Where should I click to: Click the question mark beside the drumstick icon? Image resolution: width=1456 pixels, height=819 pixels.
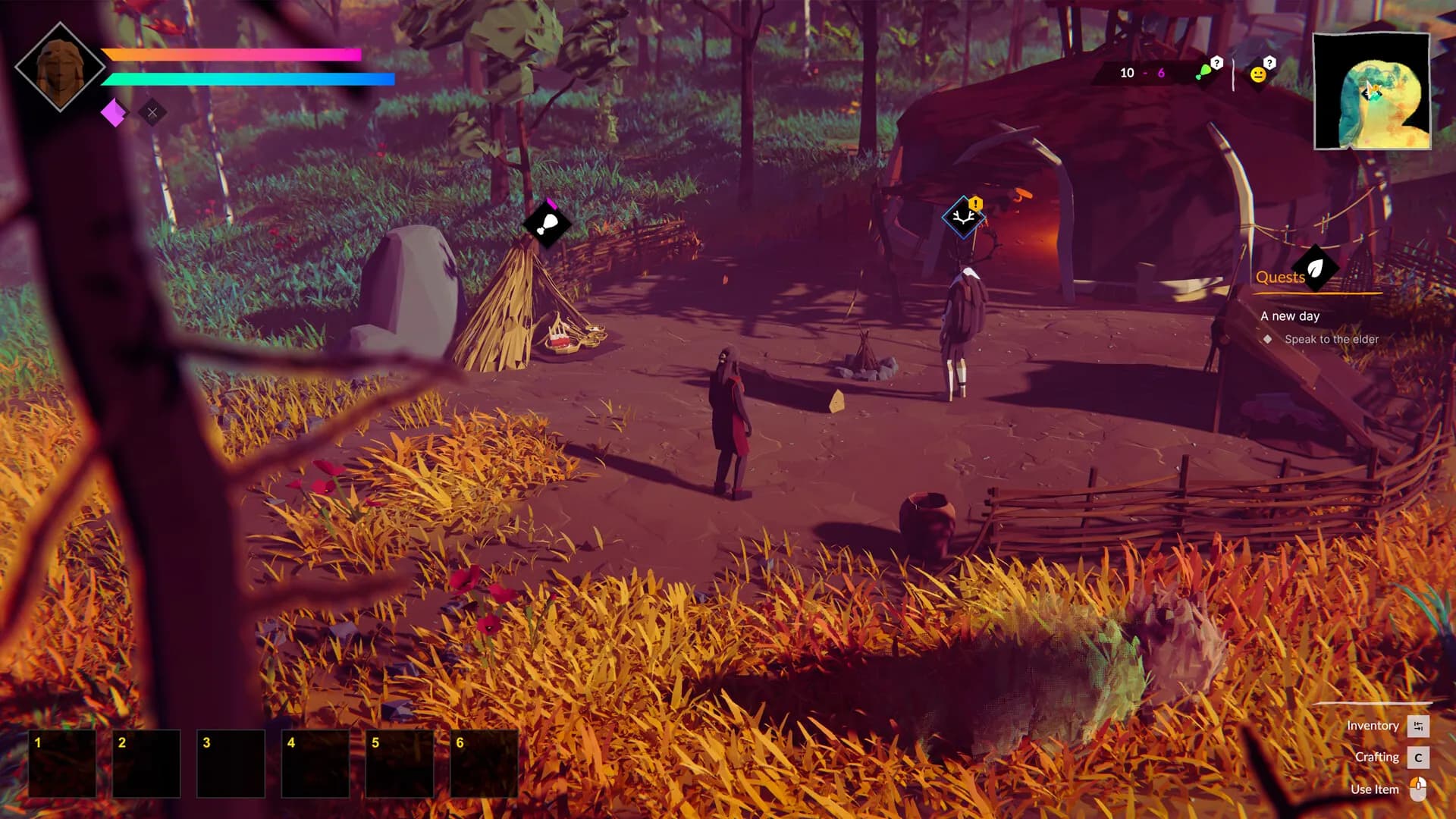1216,63
